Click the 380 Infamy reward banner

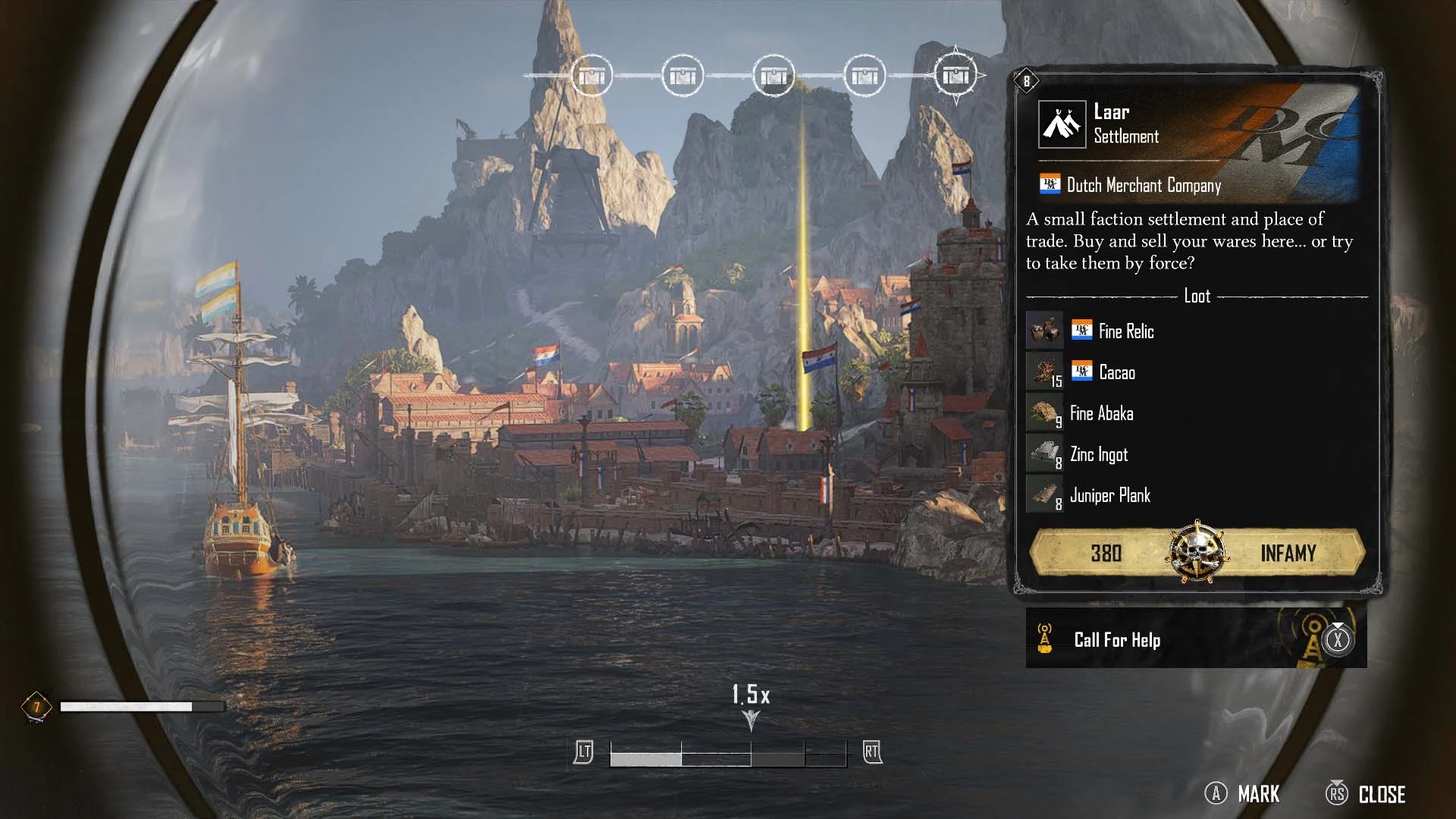1197,553
